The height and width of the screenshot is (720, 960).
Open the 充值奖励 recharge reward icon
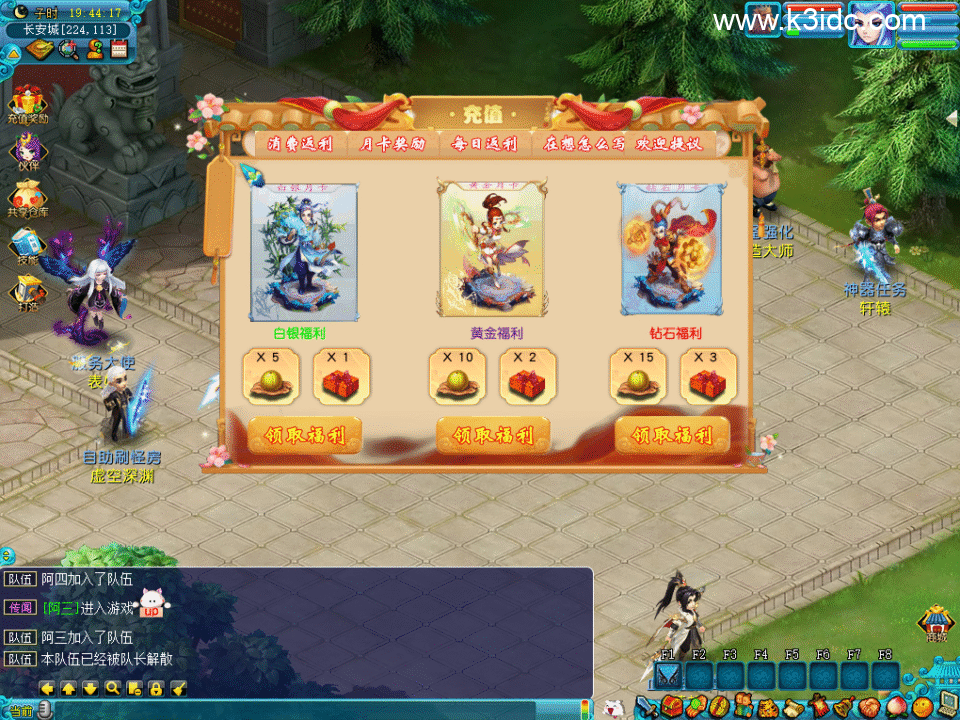[27, 103]
